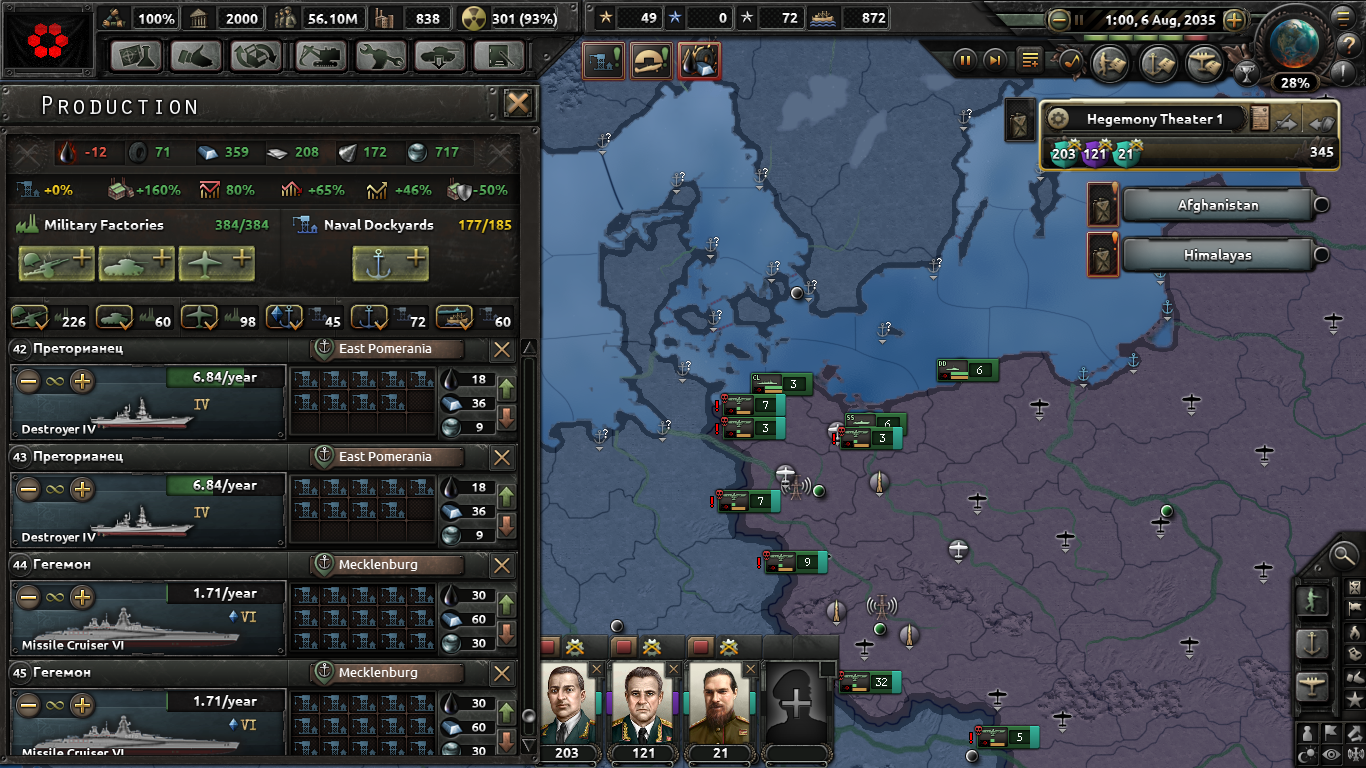This screenshot has width=1366, height=768.
Task: Add a tank production line with plus icon
Action: [x=137, y=263]
